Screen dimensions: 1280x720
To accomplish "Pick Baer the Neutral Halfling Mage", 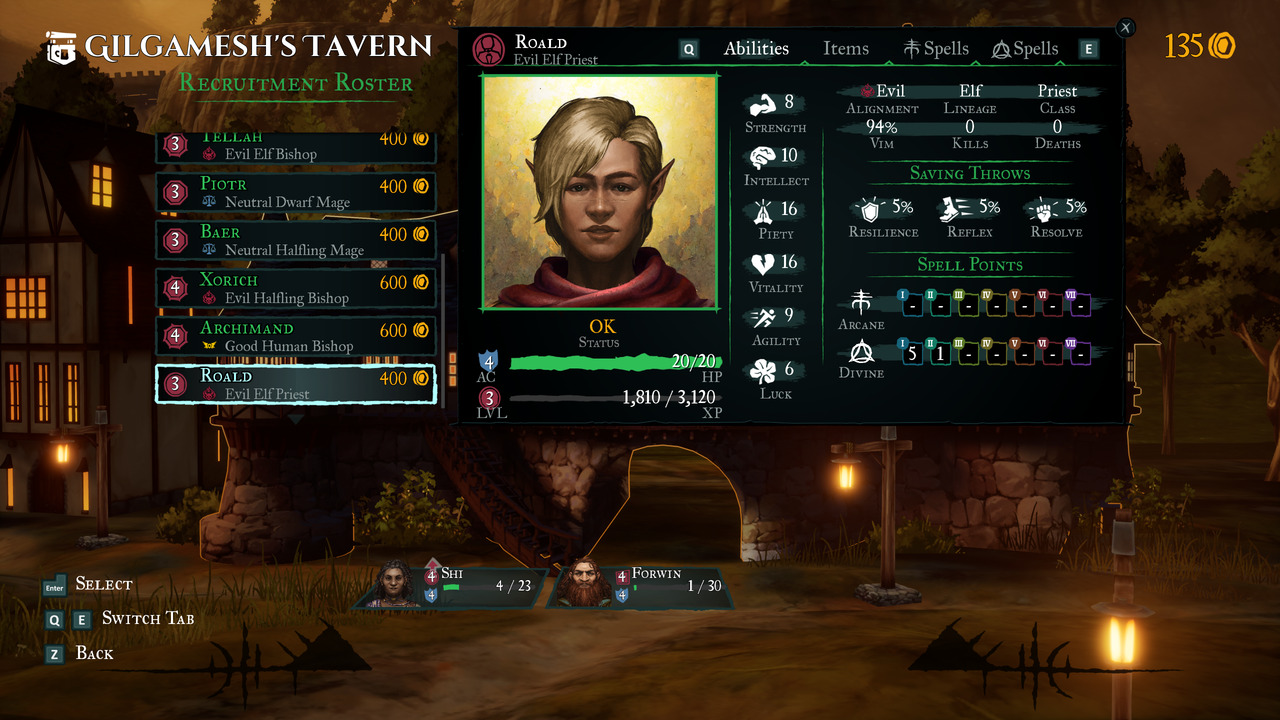I will pos(296,240).
